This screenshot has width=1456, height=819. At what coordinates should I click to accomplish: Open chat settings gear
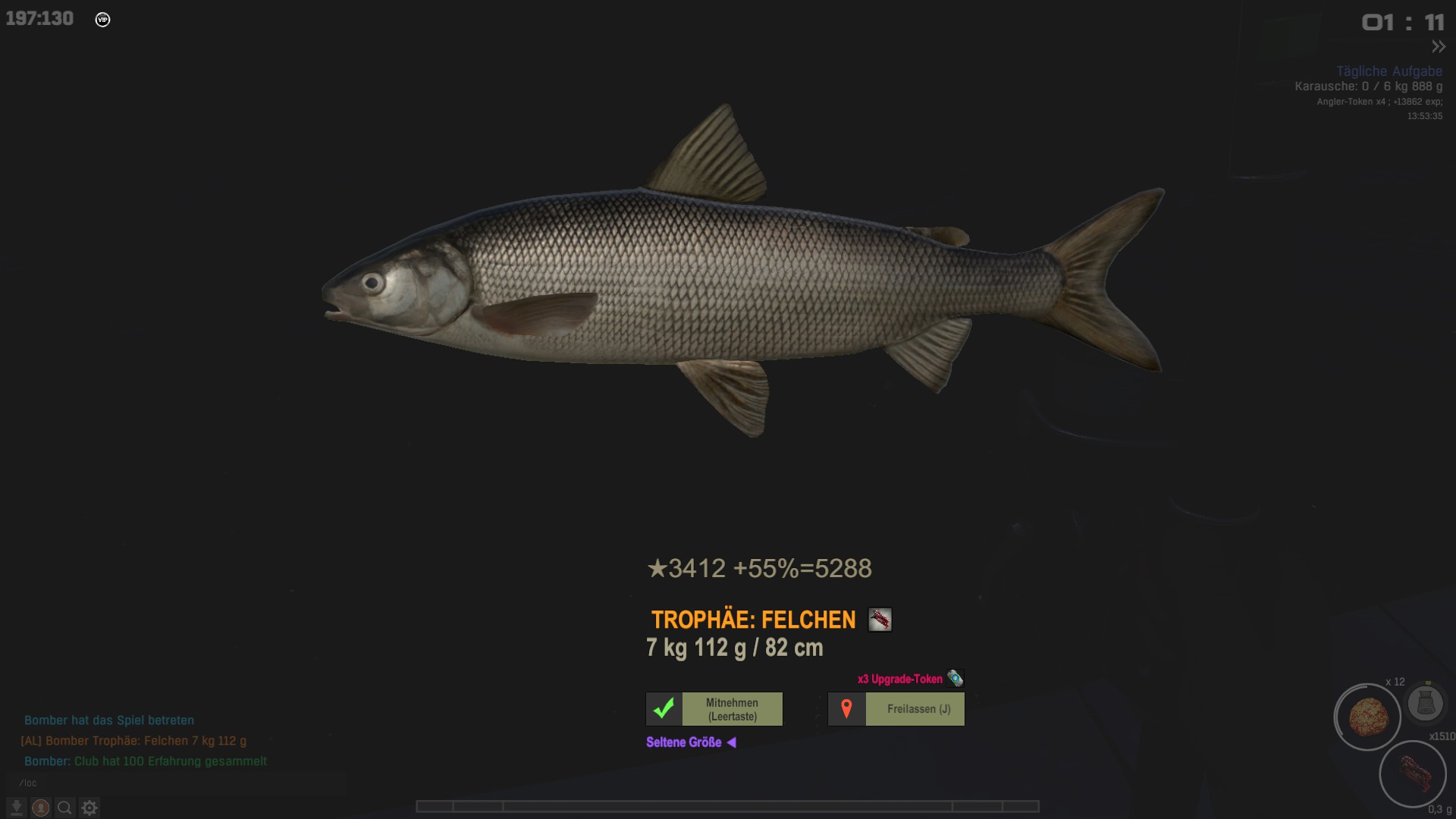point(89,808)
